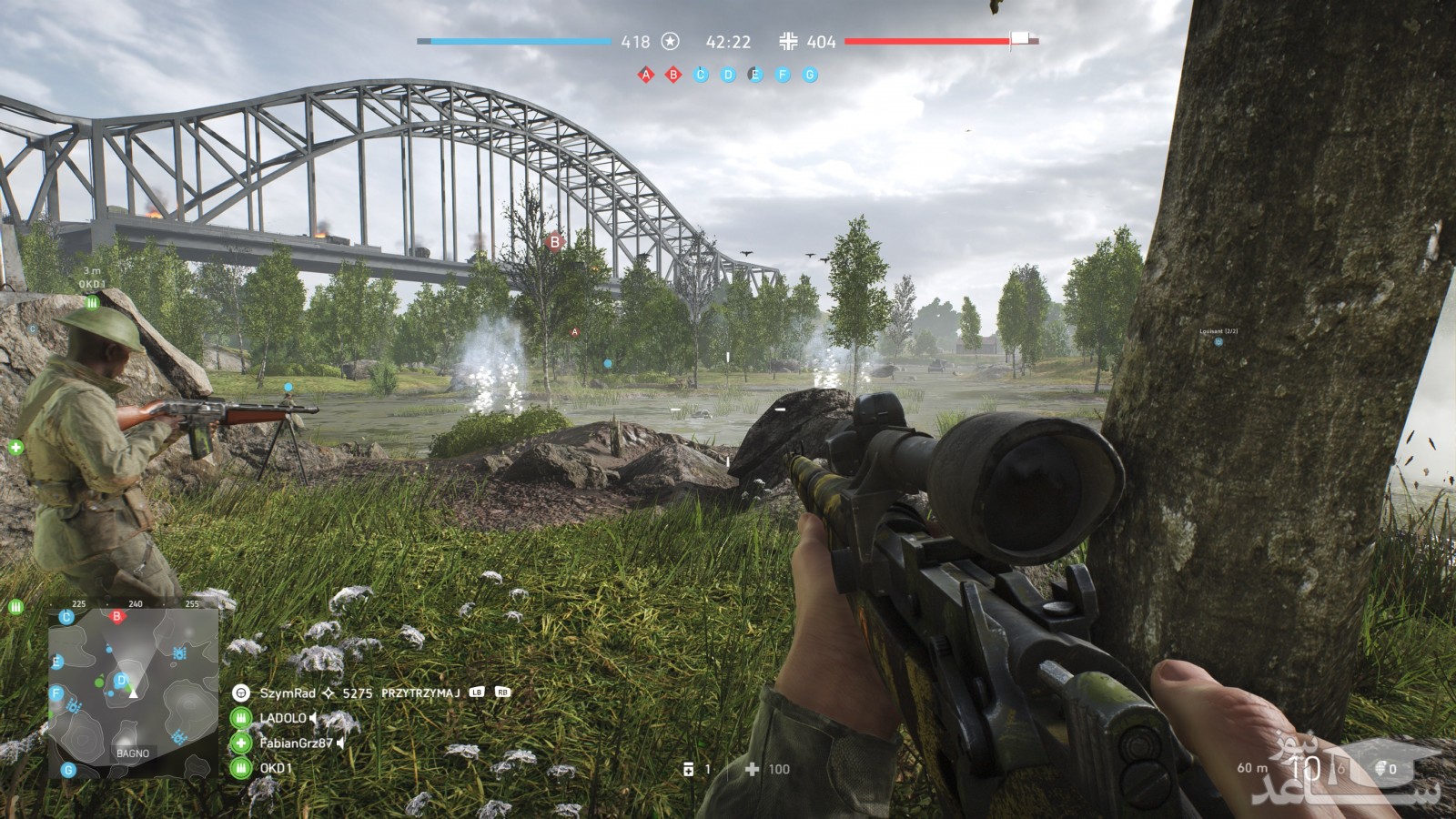Click the Allied star team emblem
Viewport: 1456px width, 819px height.
pos(670,42)
